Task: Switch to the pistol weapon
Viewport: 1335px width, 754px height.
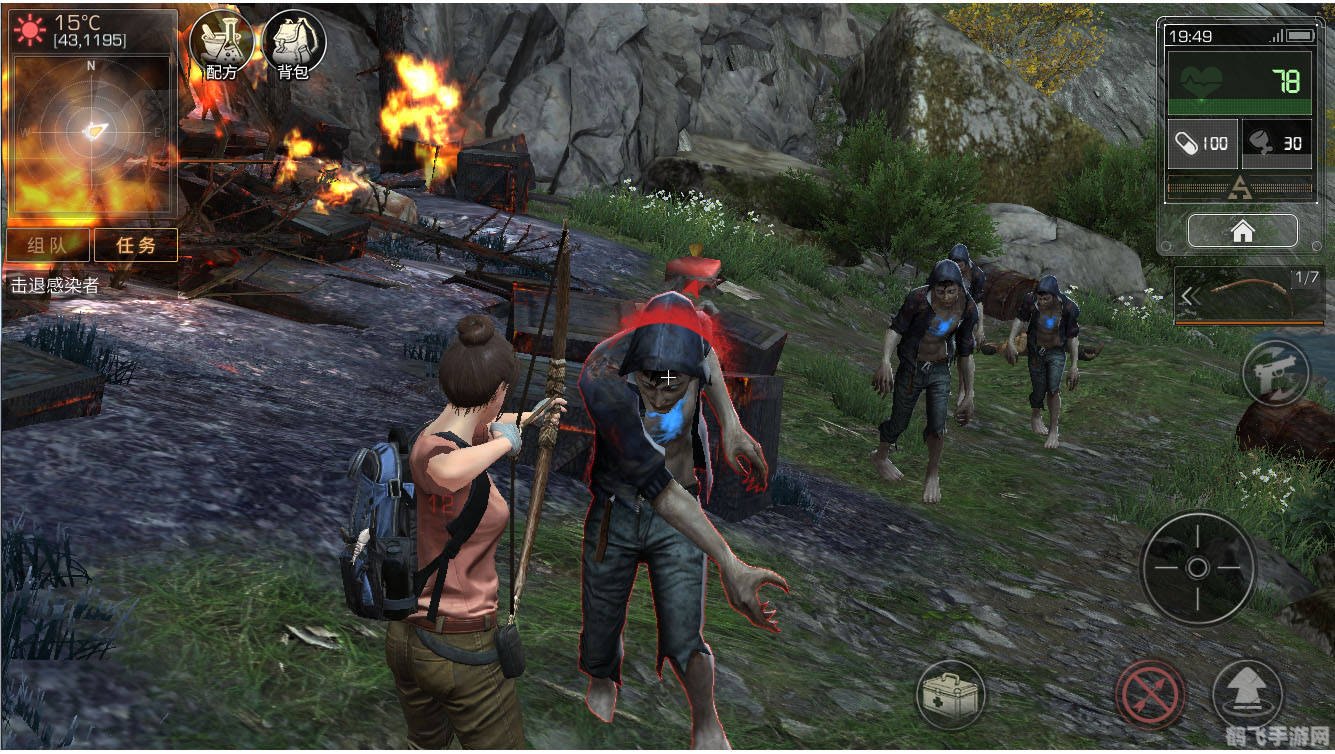Action: click(x=1274, y=374)
